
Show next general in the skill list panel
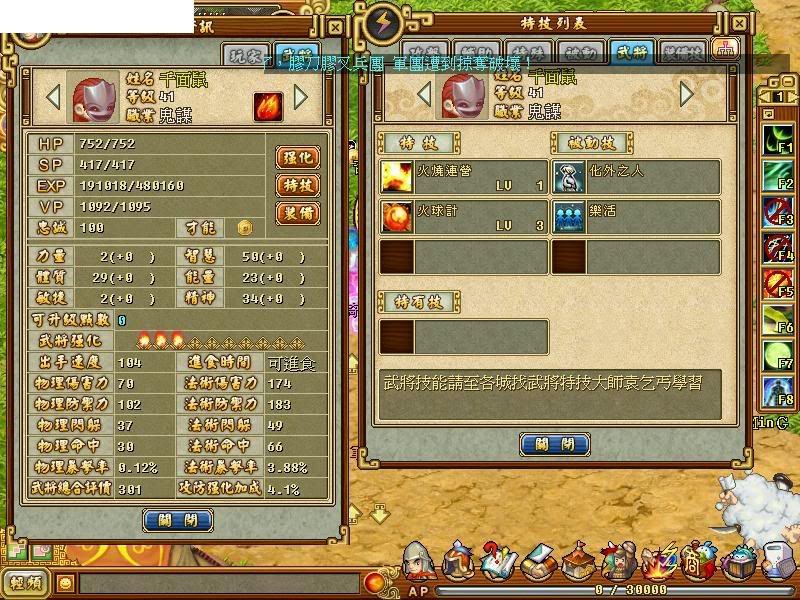pyautogui.click(x=687, y=94)
